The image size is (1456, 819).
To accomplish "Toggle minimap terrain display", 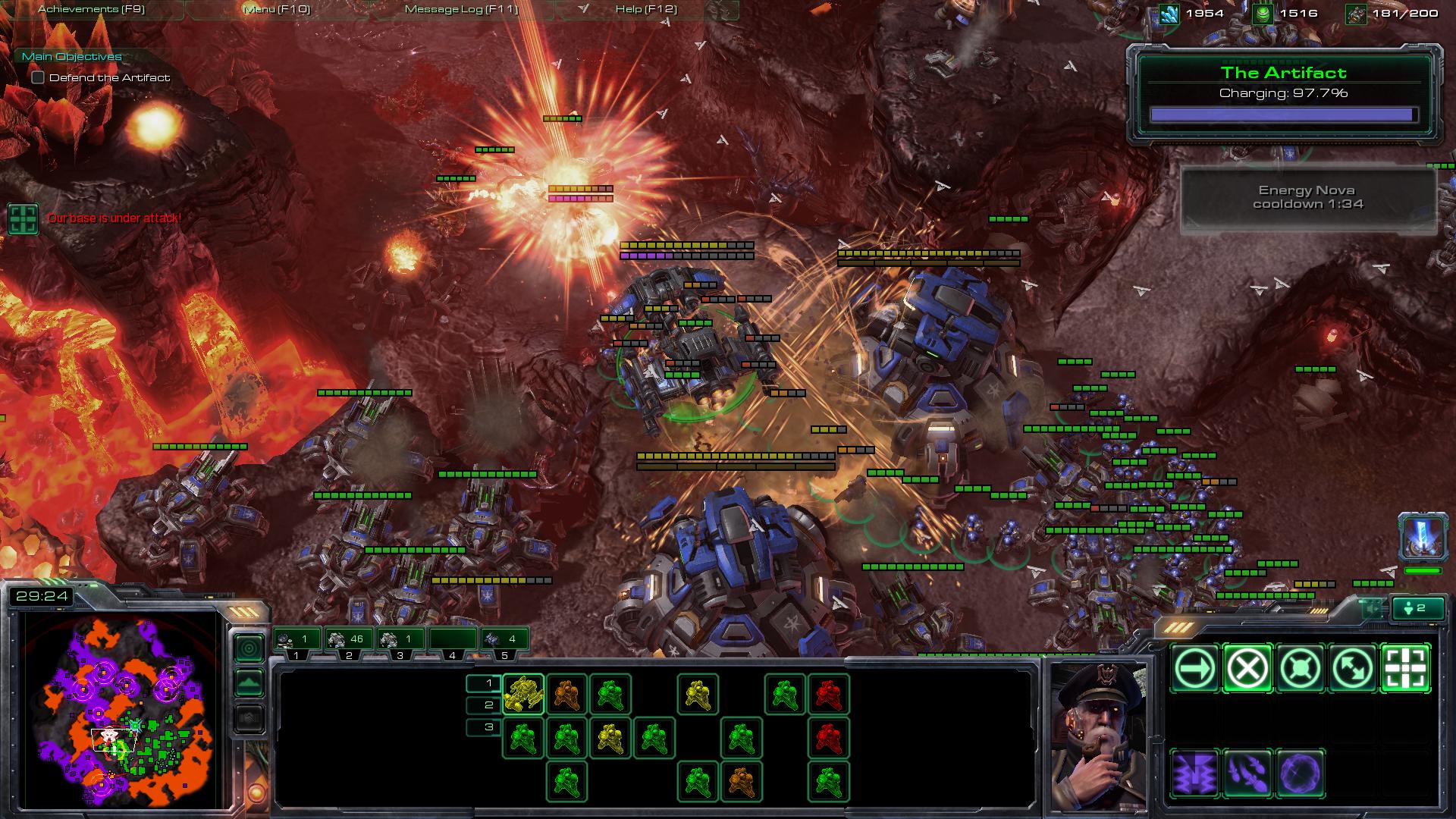I will pos(249,683).
